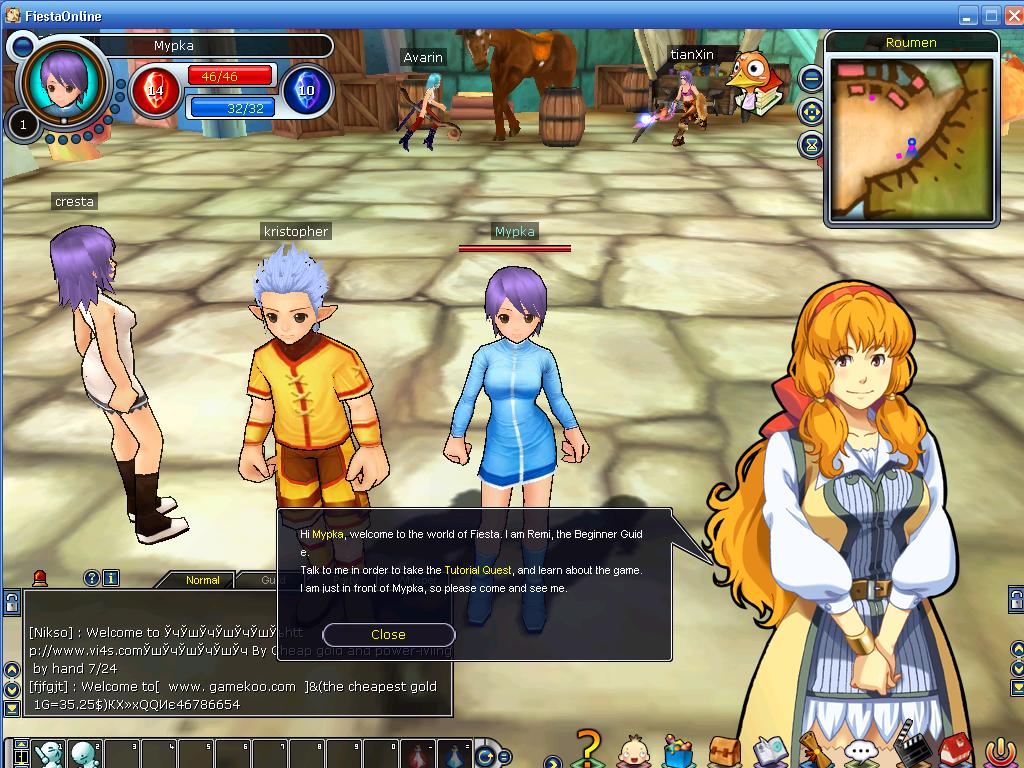
Task: Close Remi's welcome dialogue
Action: click(388, 634)
